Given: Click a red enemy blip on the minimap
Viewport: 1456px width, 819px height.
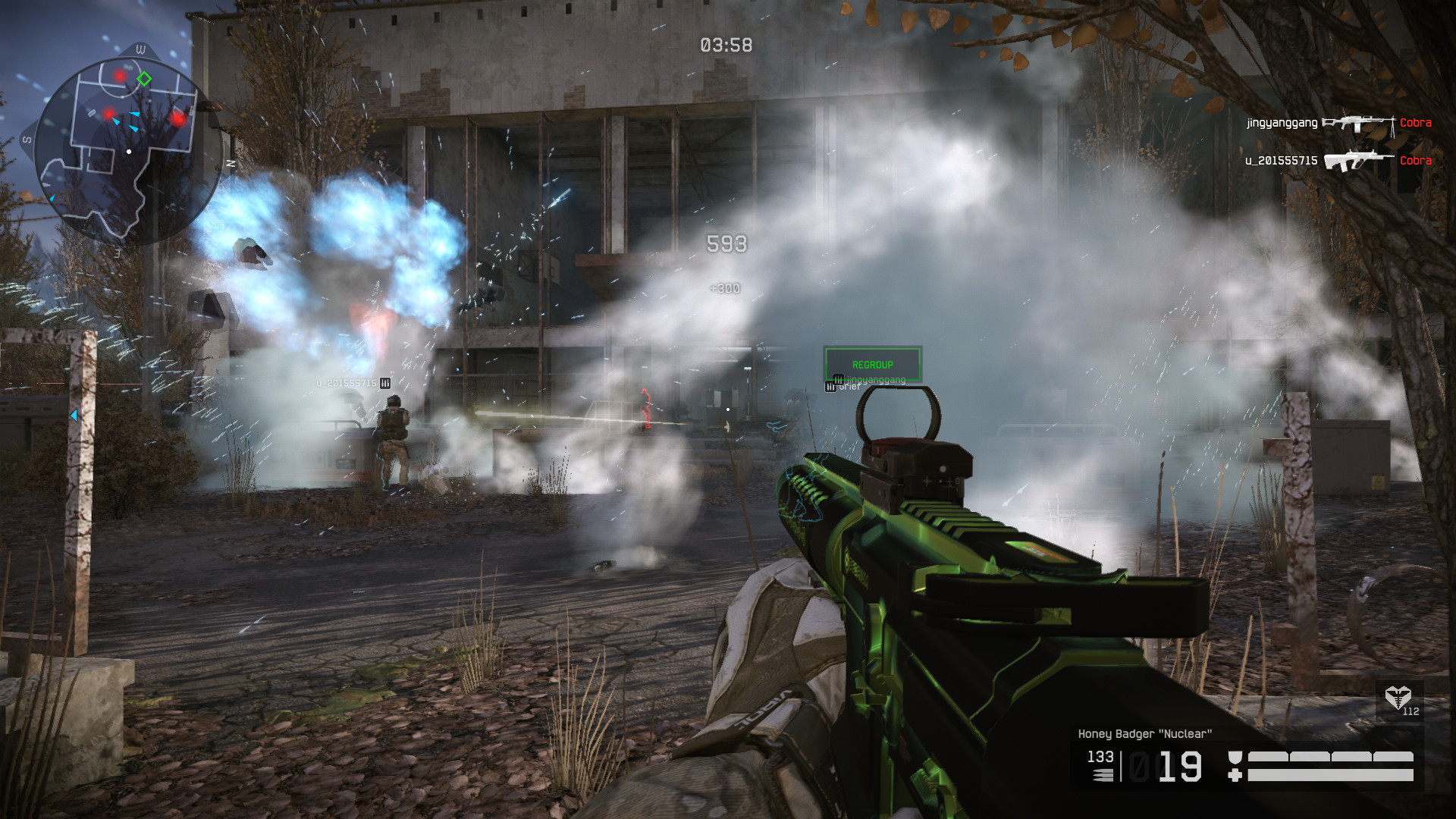Looking at the screenshot, I should pos(118,76).
